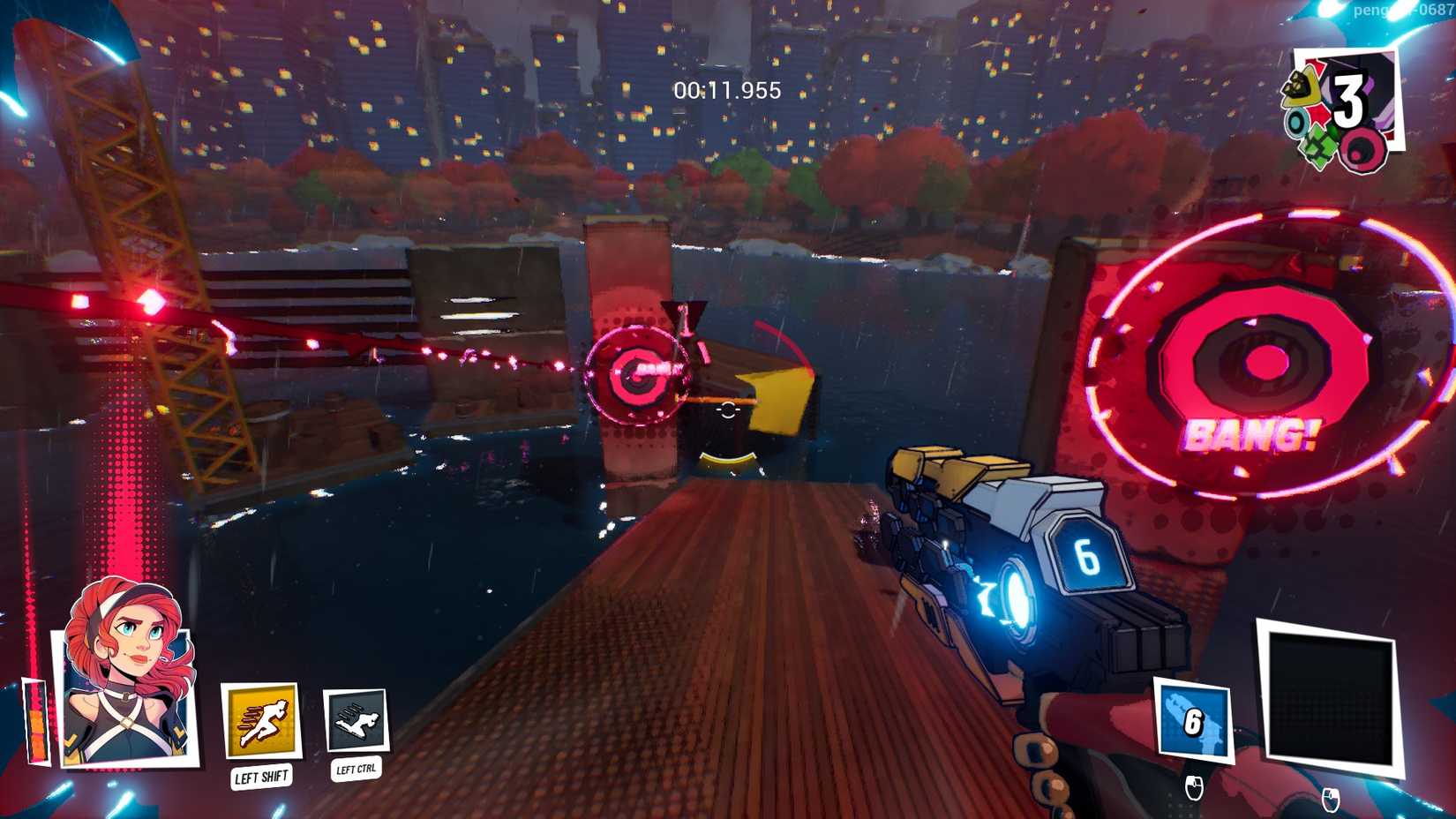
Task: Toggle the teal eye sticker on the card pile
Action: [x=1295, y=124]
